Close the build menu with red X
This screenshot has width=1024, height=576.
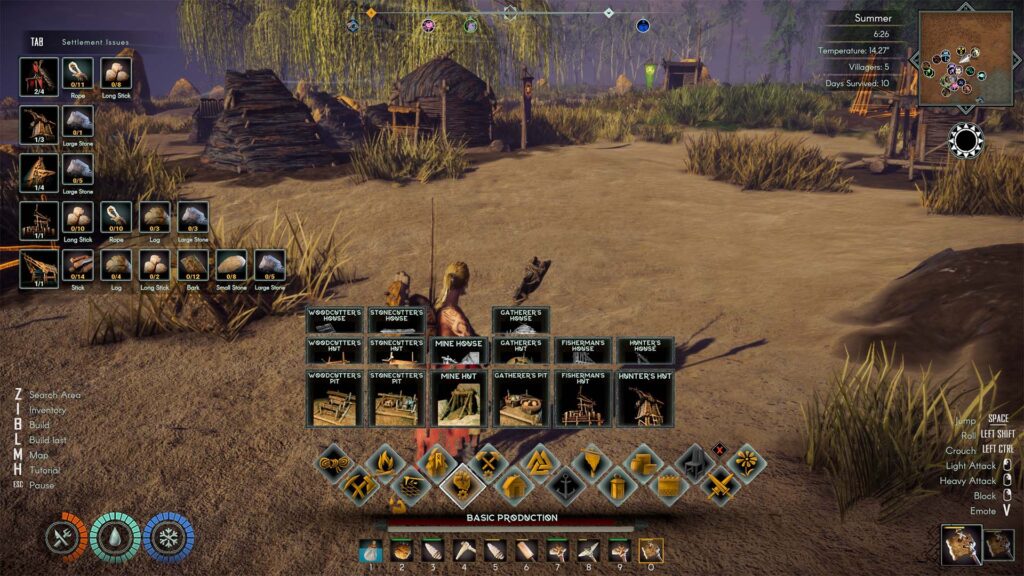coord(718,448)
